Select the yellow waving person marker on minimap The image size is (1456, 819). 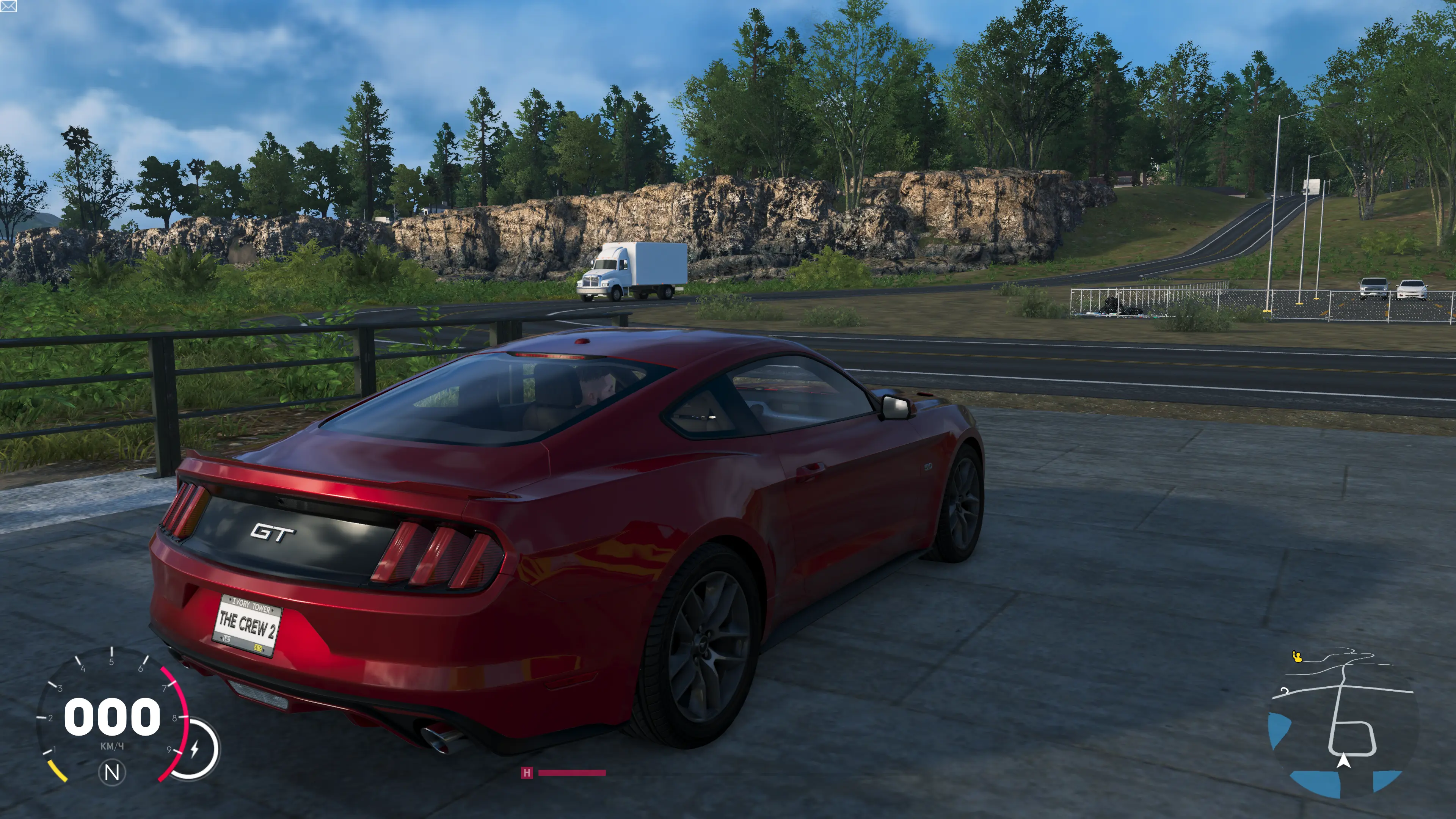click(x=1297, y=657)
